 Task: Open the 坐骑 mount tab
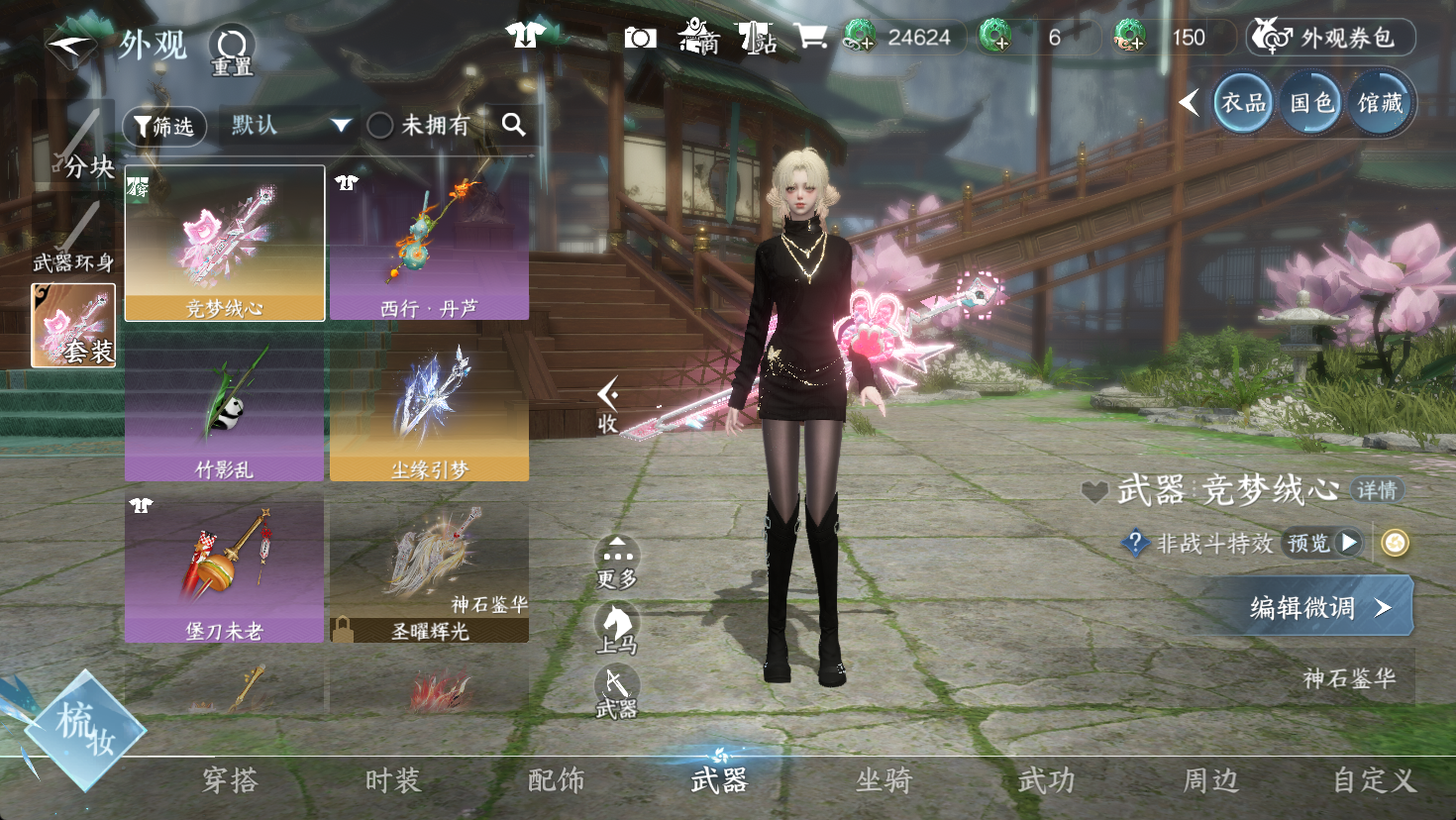tap(884, 780)
